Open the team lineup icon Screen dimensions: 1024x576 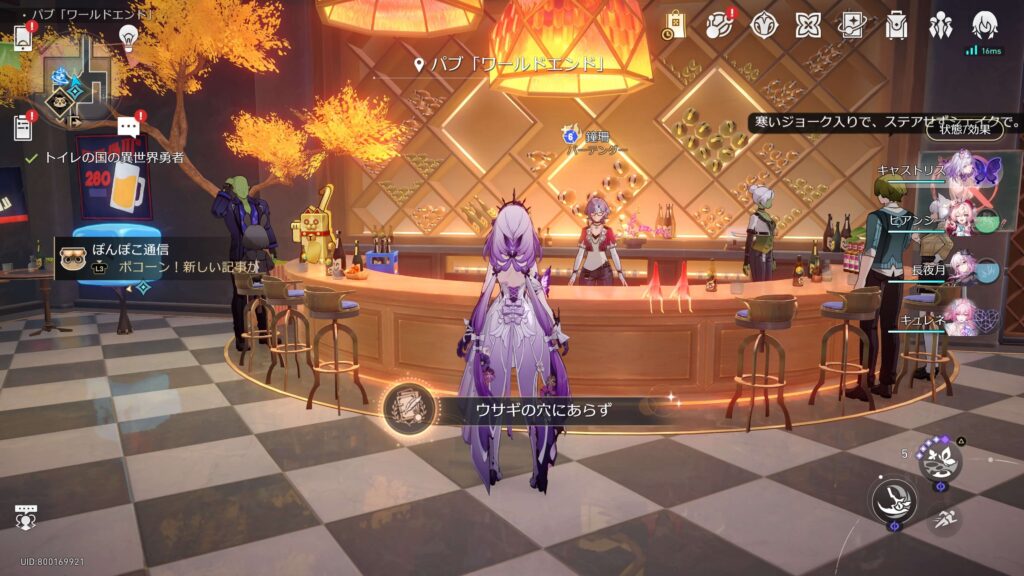(x=940, y=25)
